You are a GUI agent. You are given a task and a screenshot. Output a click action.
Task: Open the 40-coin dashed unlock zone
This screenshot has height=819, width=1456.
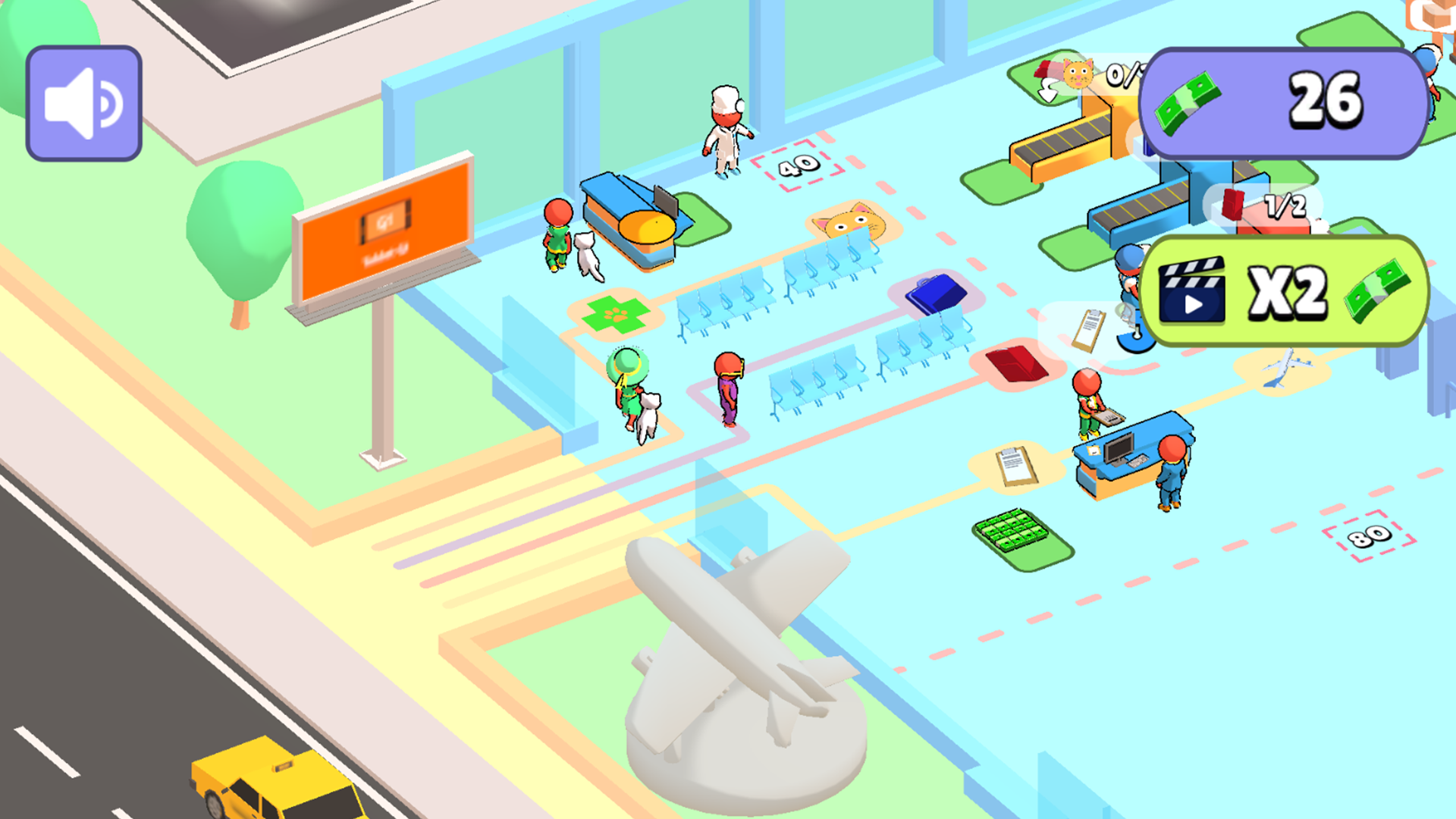796,167
